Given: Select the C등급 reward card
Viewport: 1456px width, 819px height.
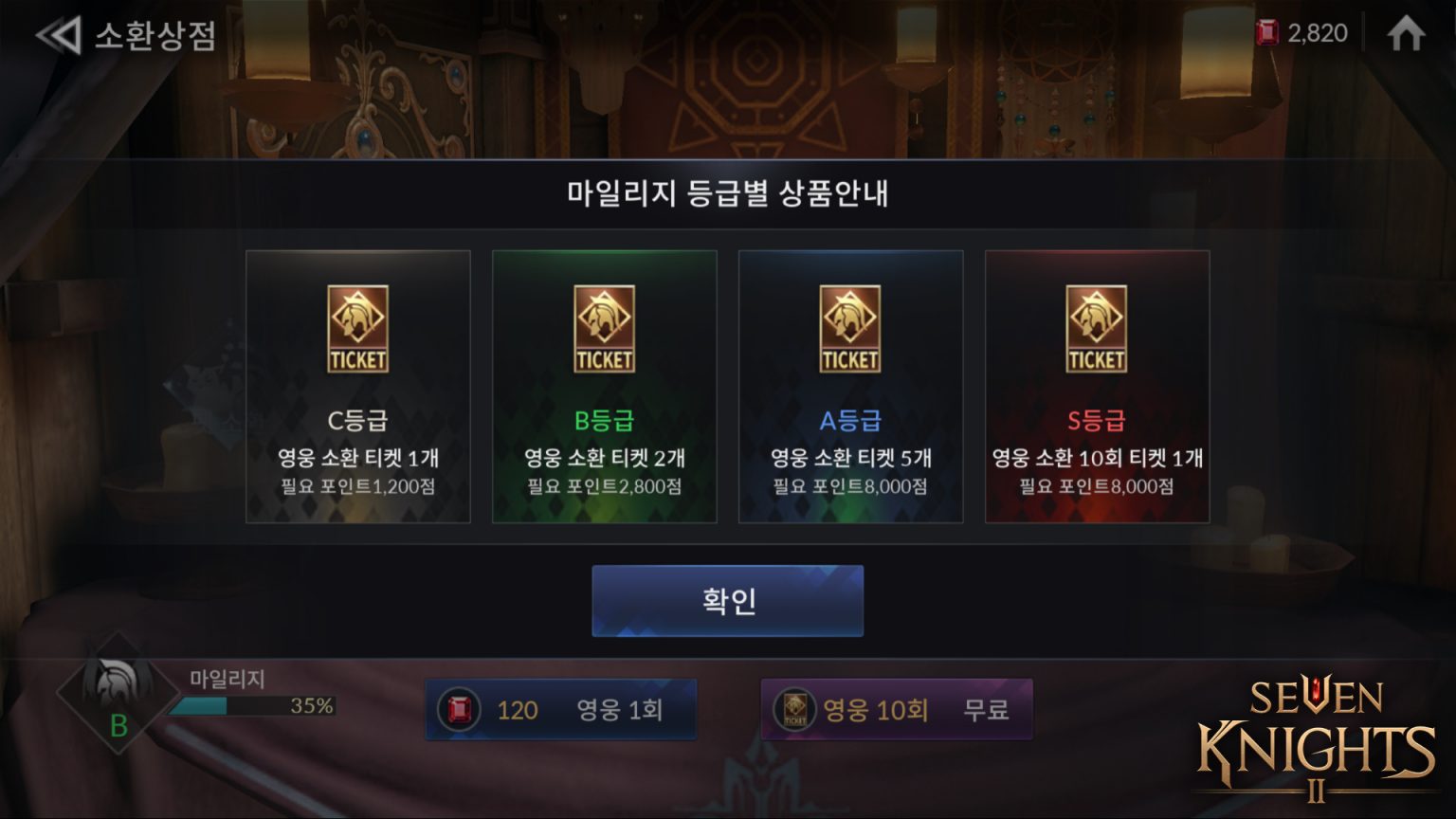Looking at the screenshot, I should click(x=357, y=385).
